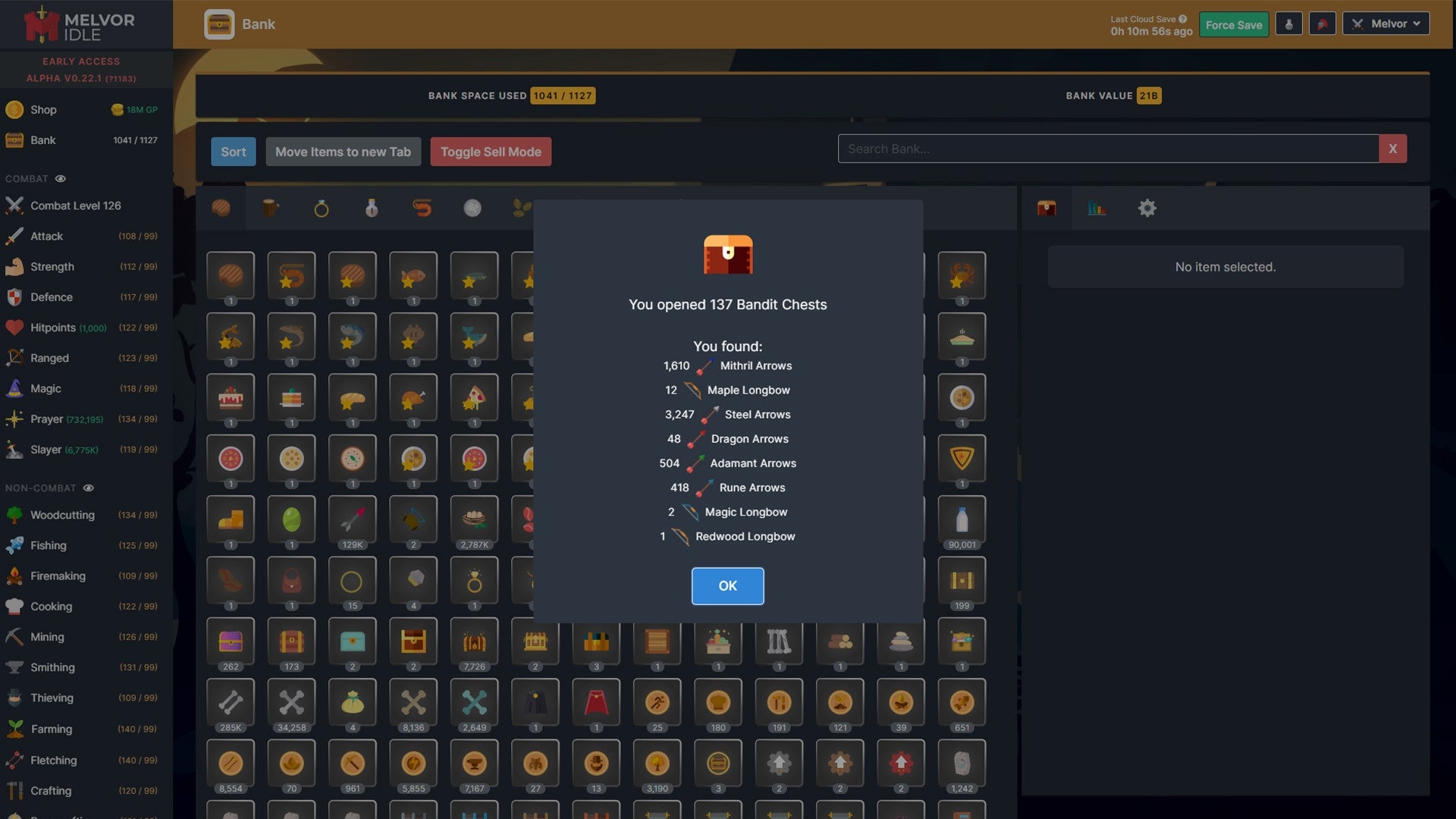Open the bank settings gear tab

1147,208
